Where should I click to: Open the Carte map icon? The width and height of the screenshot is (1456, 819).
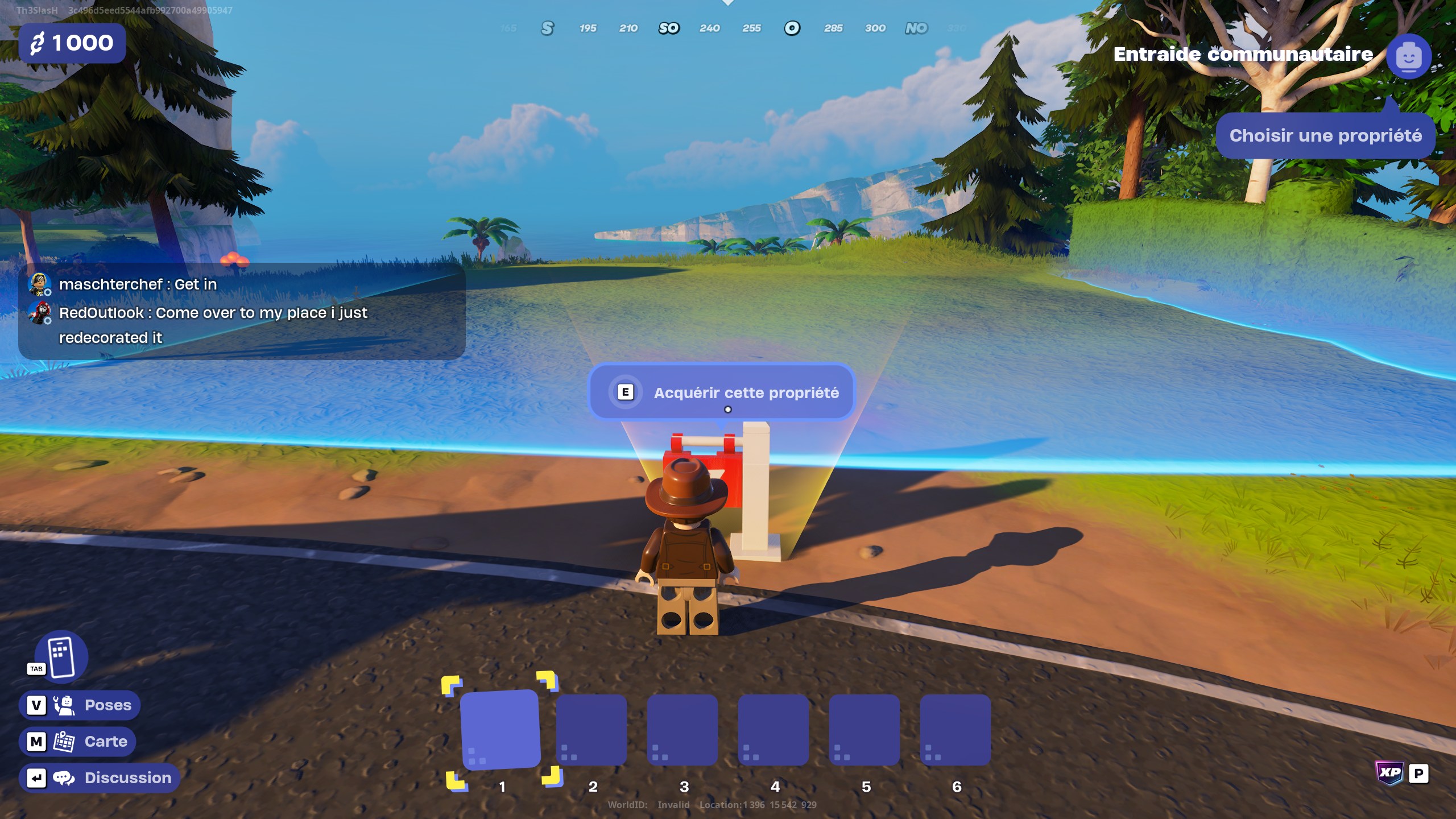64,741
